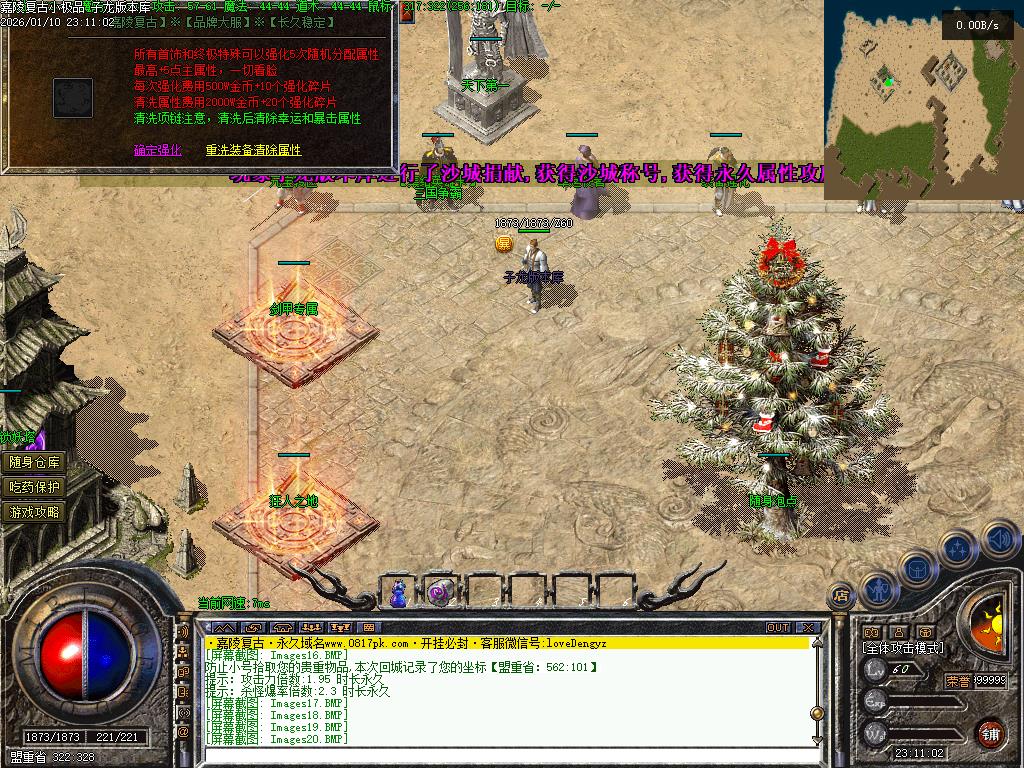Open the character equipment round icon
This screenshot has height=768, width=1024.
tap(877, 588)
